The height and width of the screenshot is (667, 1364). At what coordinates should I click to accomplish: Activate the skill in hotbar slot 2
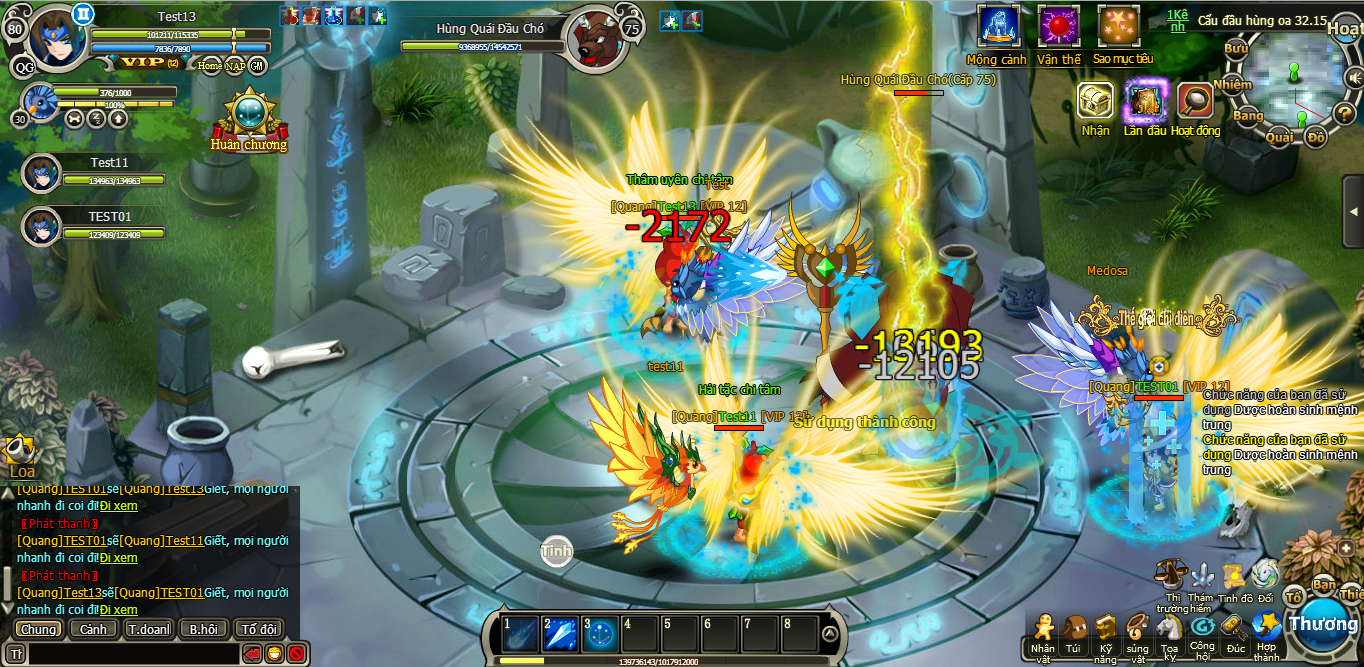tap(560, 634)
